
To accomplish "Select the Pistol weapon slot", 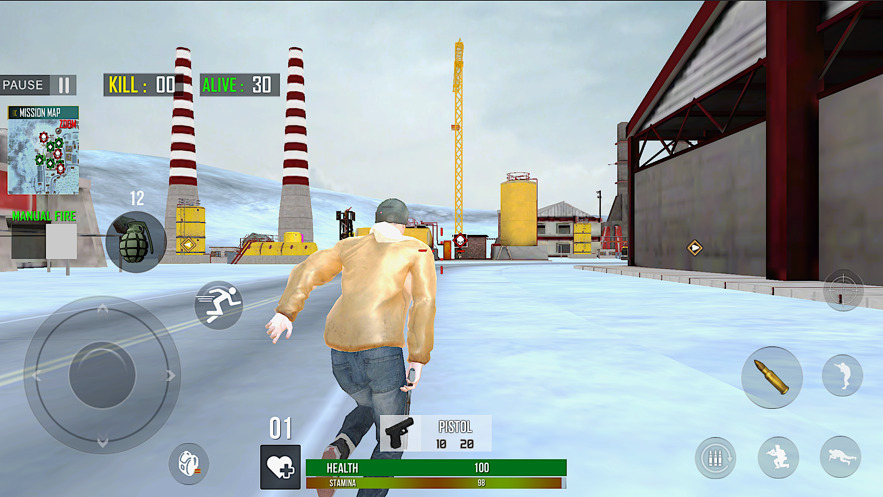I will 435,433.
